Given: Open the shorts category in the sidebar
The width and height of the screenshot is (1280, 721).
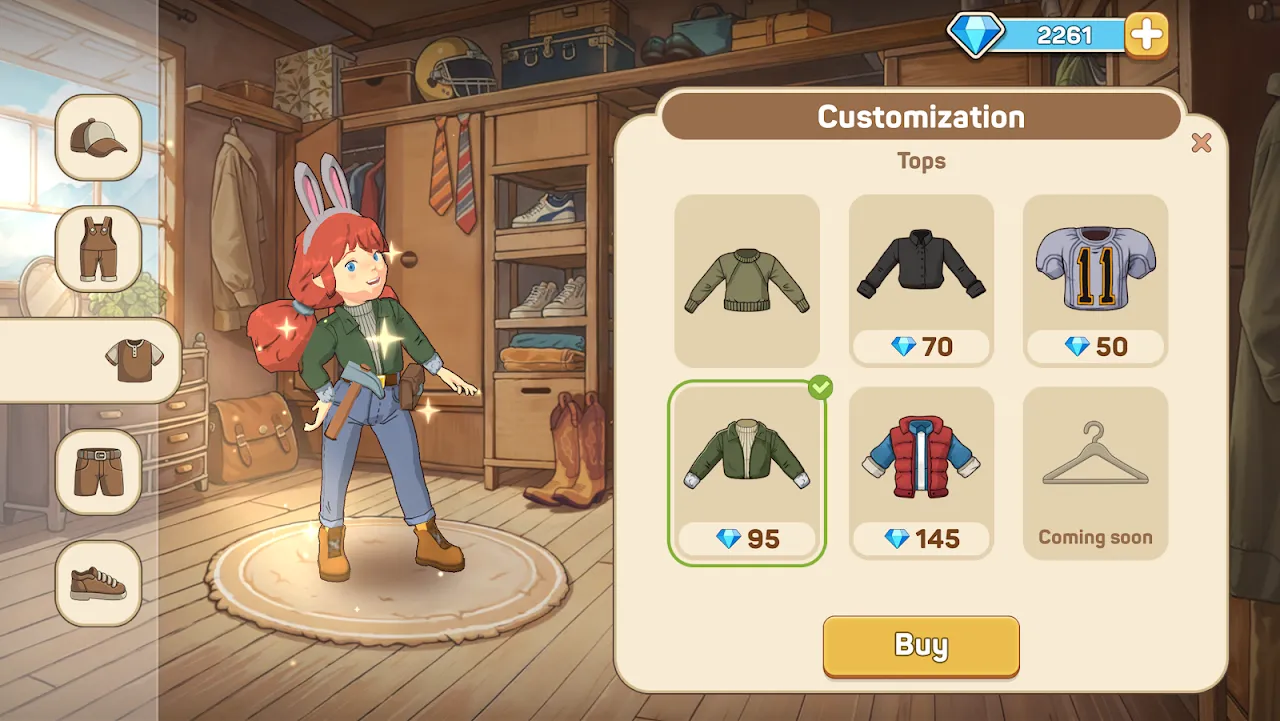Looking at the screenshot, I should [97, 470].
